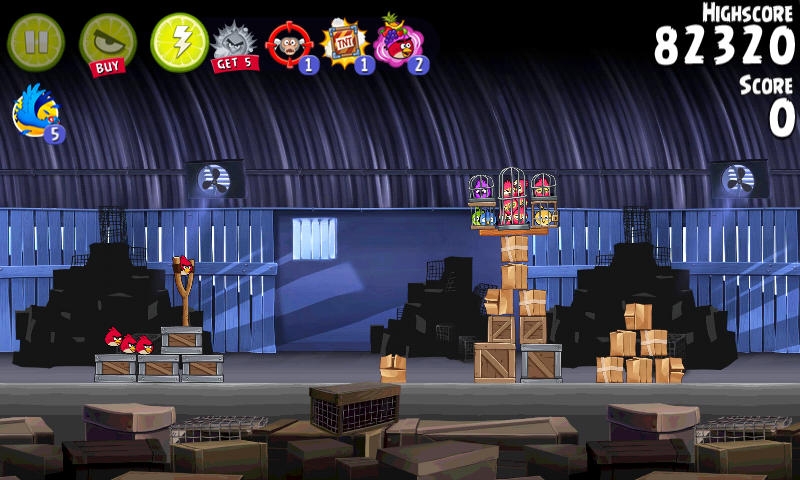Activate the monkey crosshair sling scope

point(290,45)
